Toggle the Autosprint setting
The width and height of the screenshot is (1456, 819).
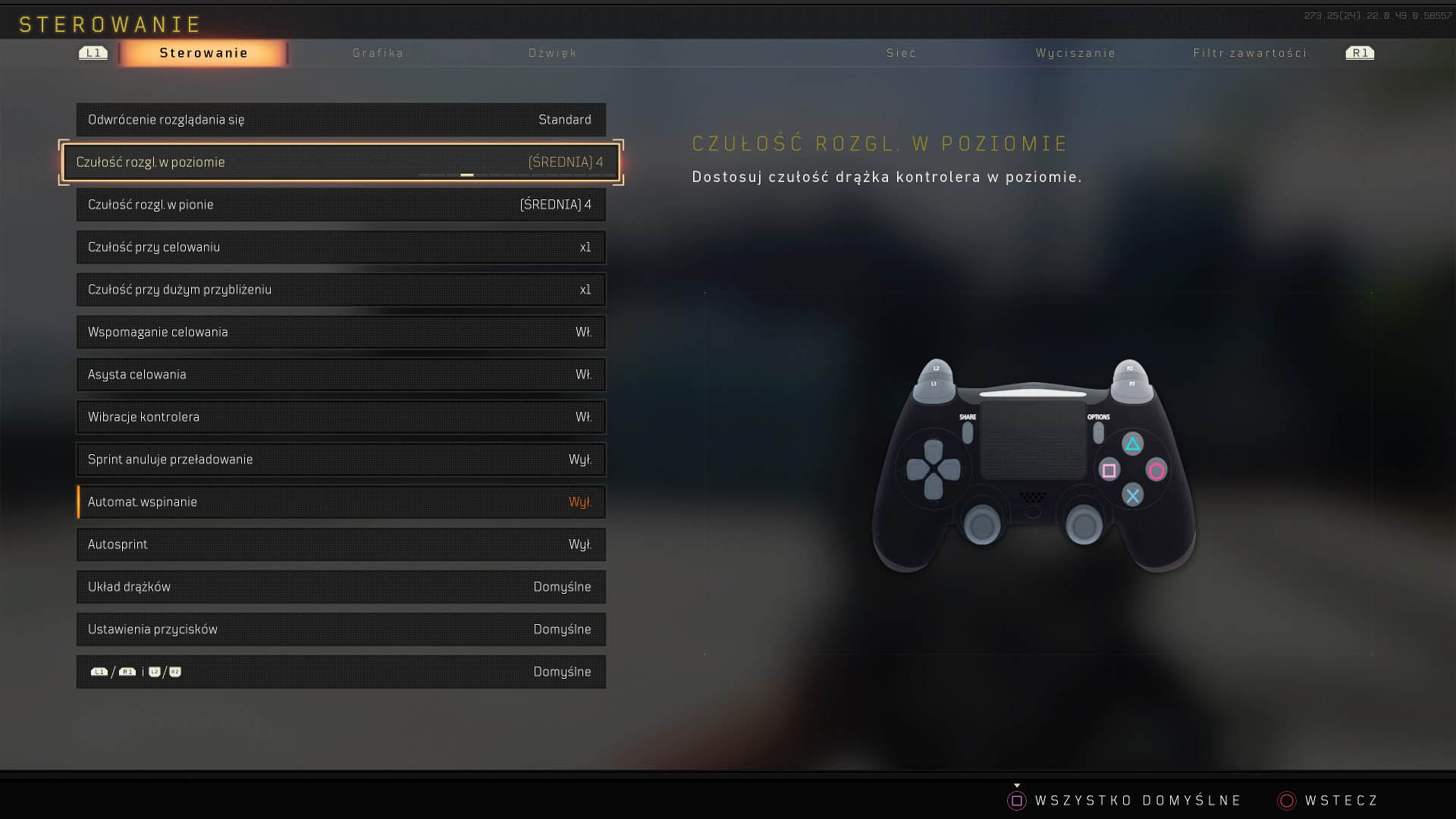(340, 544)
